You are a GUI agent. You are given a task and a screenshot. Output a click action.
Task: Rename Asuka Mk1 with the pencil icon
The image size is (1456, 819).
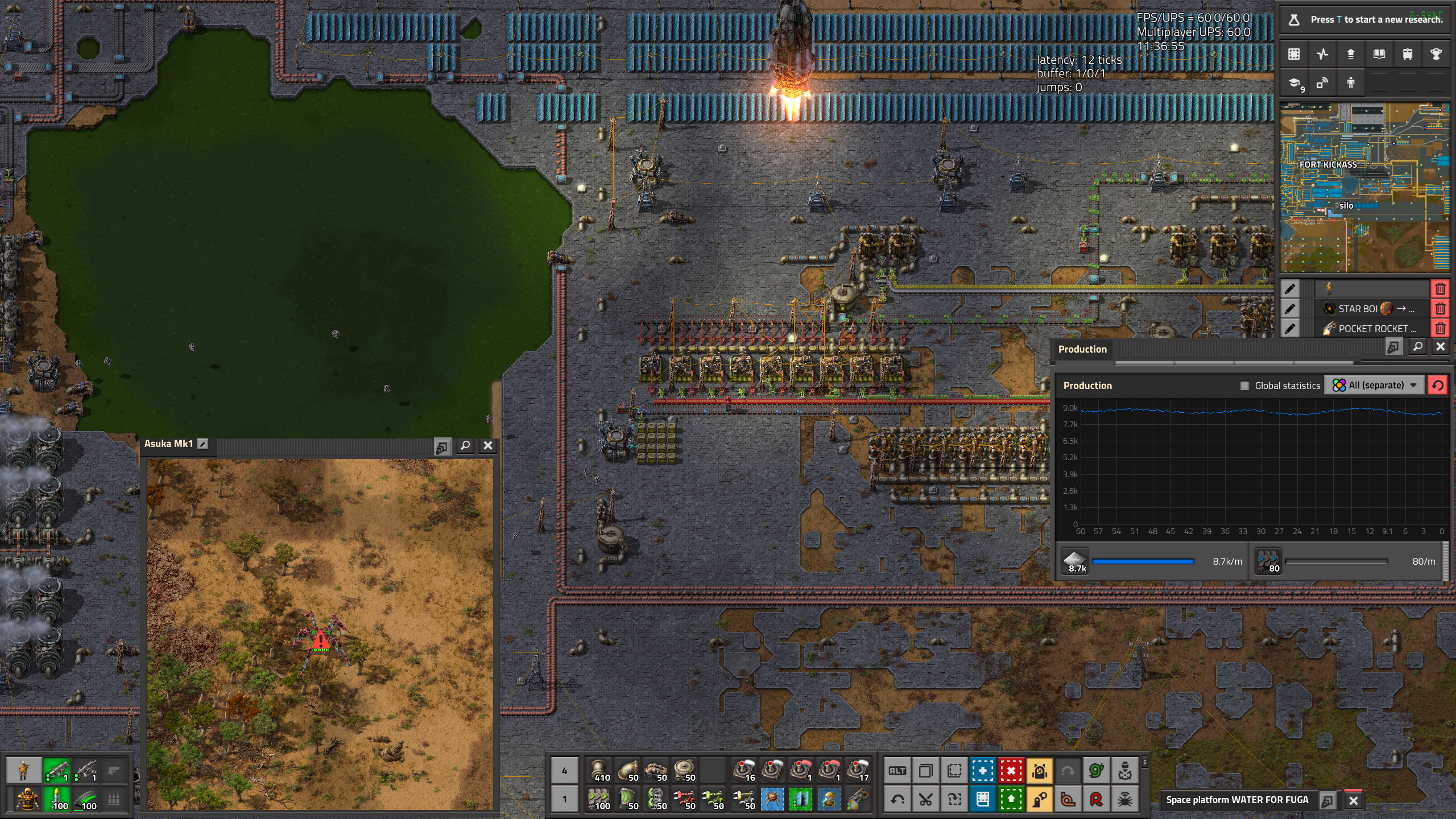pos(202,444)
